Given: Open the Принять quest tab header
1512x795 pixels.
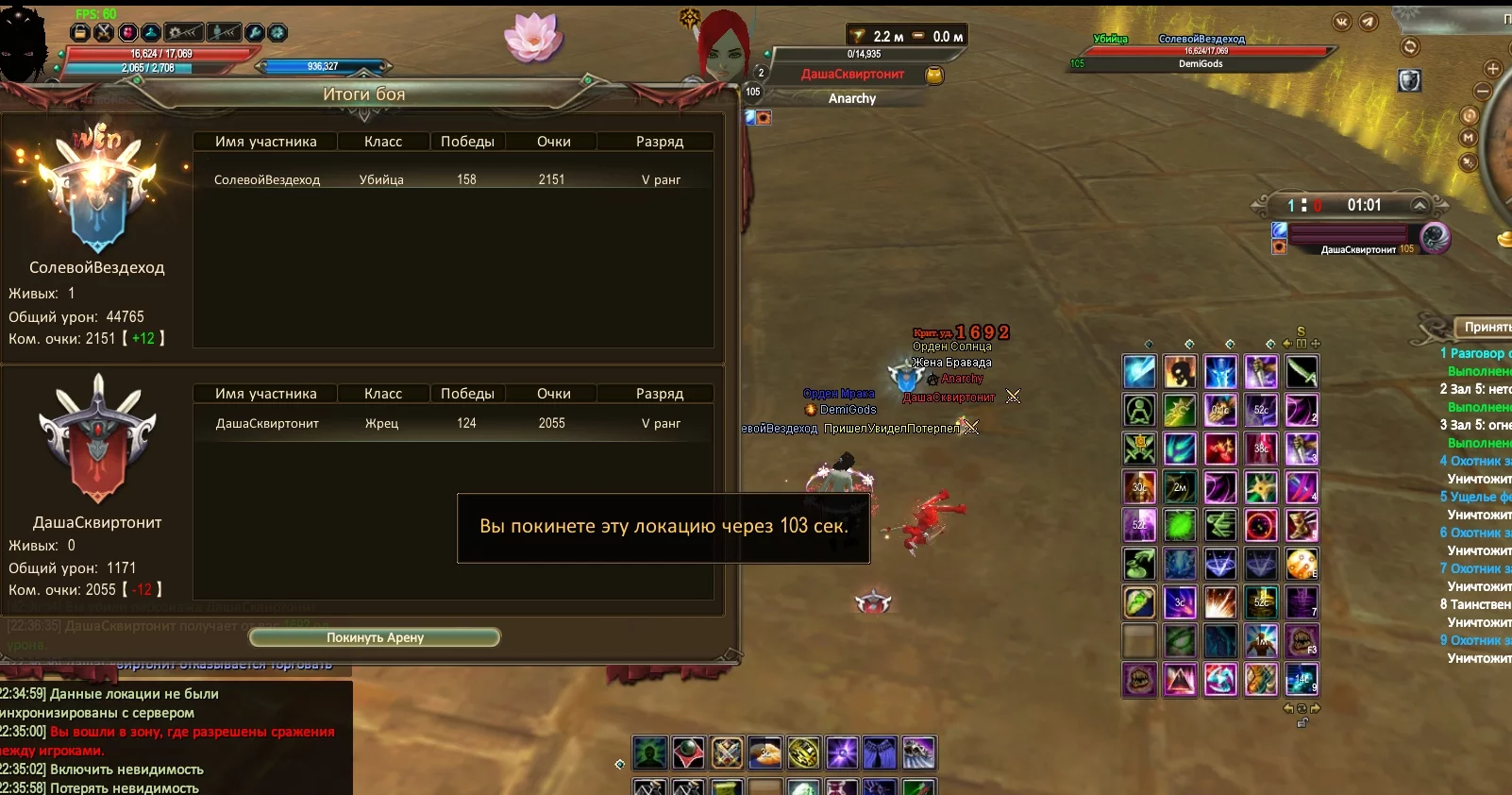Looking at the screenshot, I should tap(1487, 327).
